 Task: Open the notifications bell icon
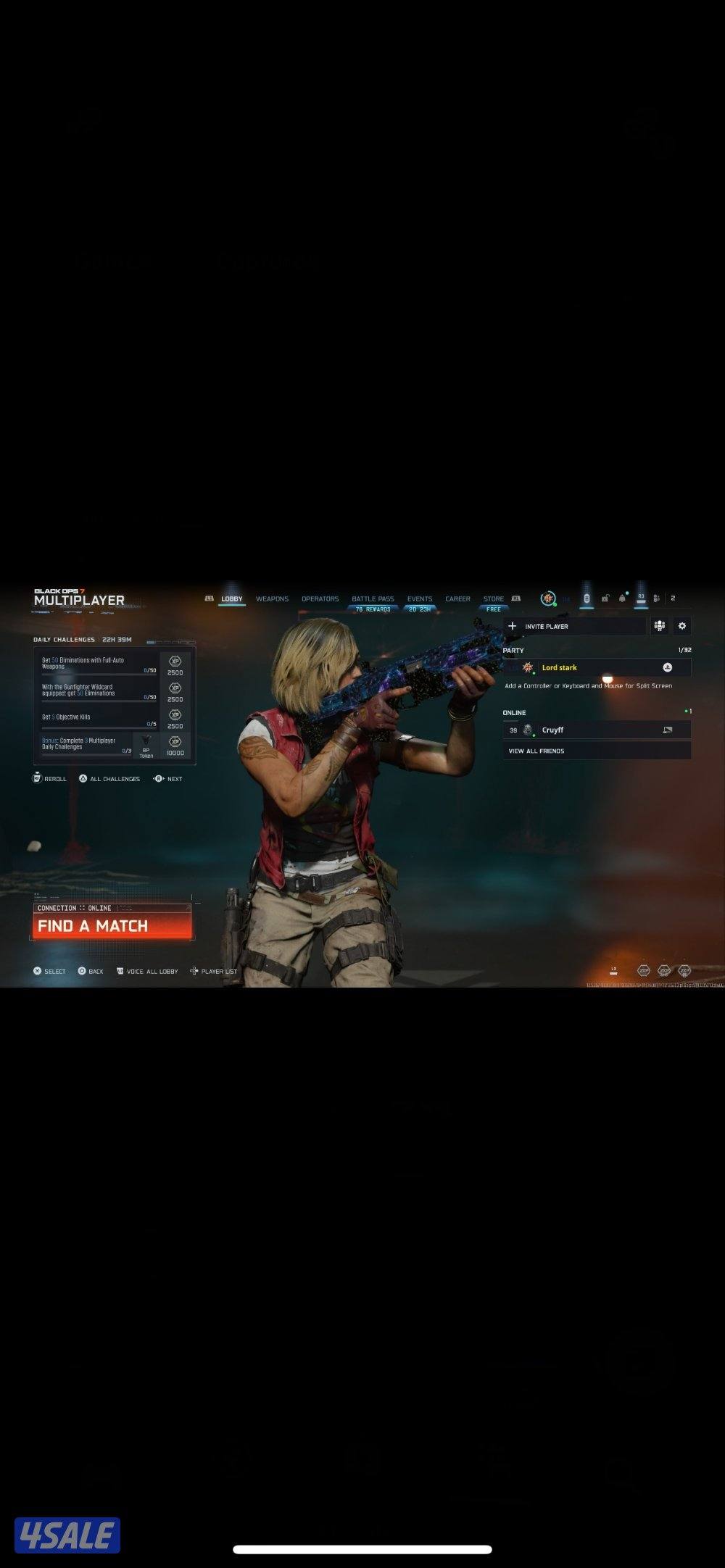tap(622, 599)
